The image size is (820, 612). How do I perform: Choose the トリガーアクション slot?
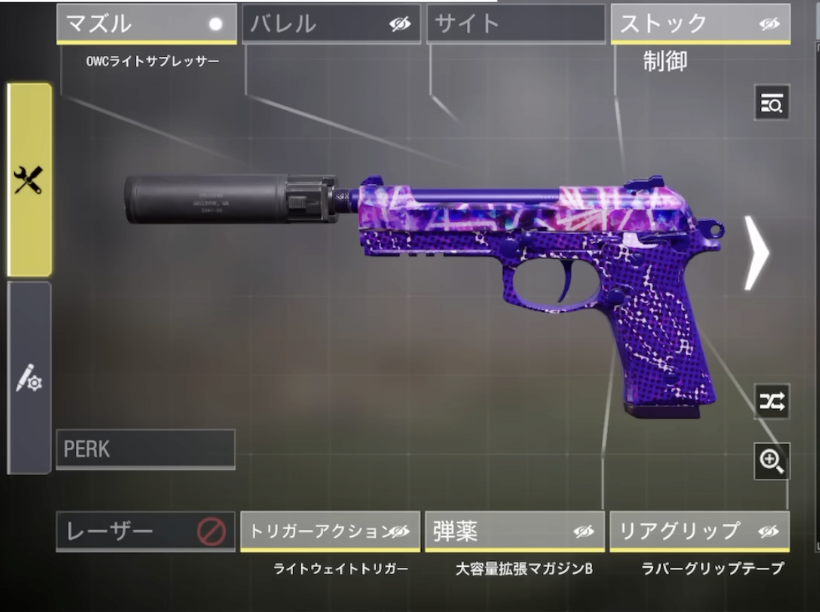tap(330, 531)
